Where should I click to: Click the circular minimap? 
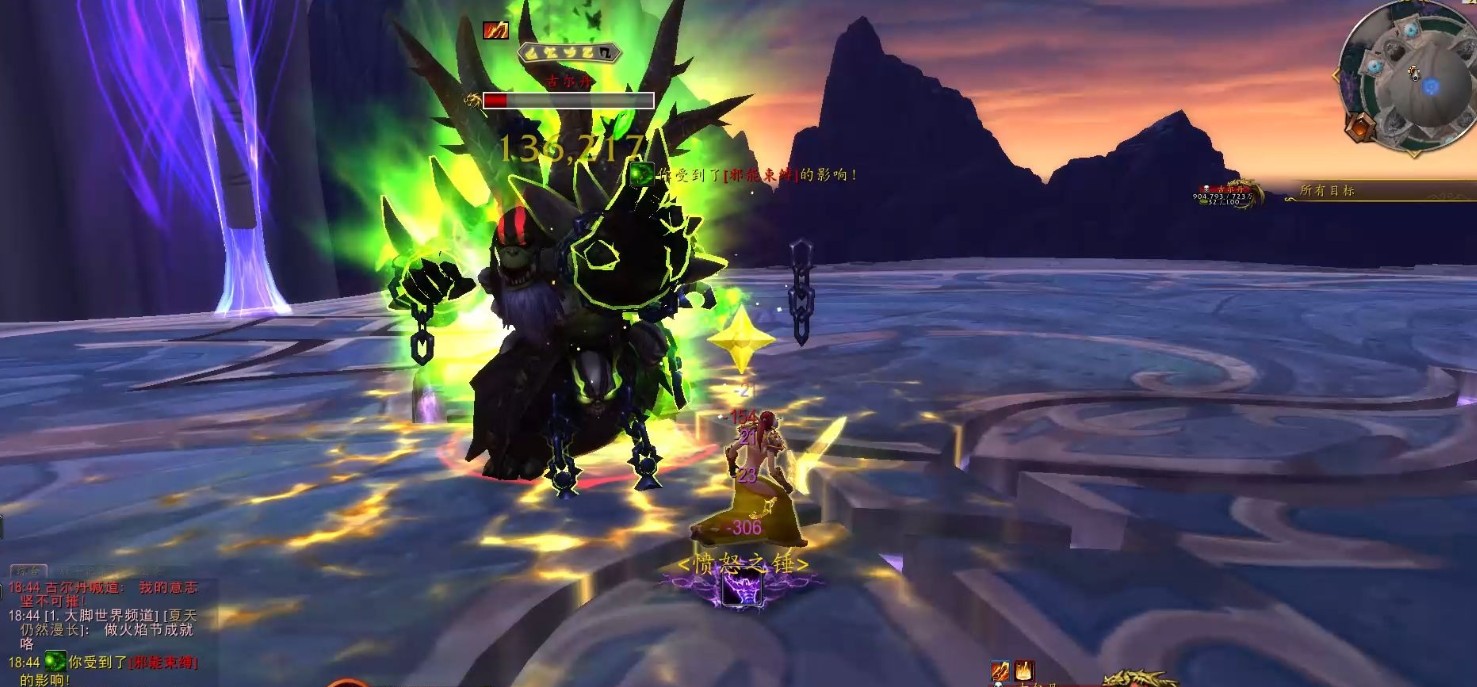click(x=1408, y=77)
